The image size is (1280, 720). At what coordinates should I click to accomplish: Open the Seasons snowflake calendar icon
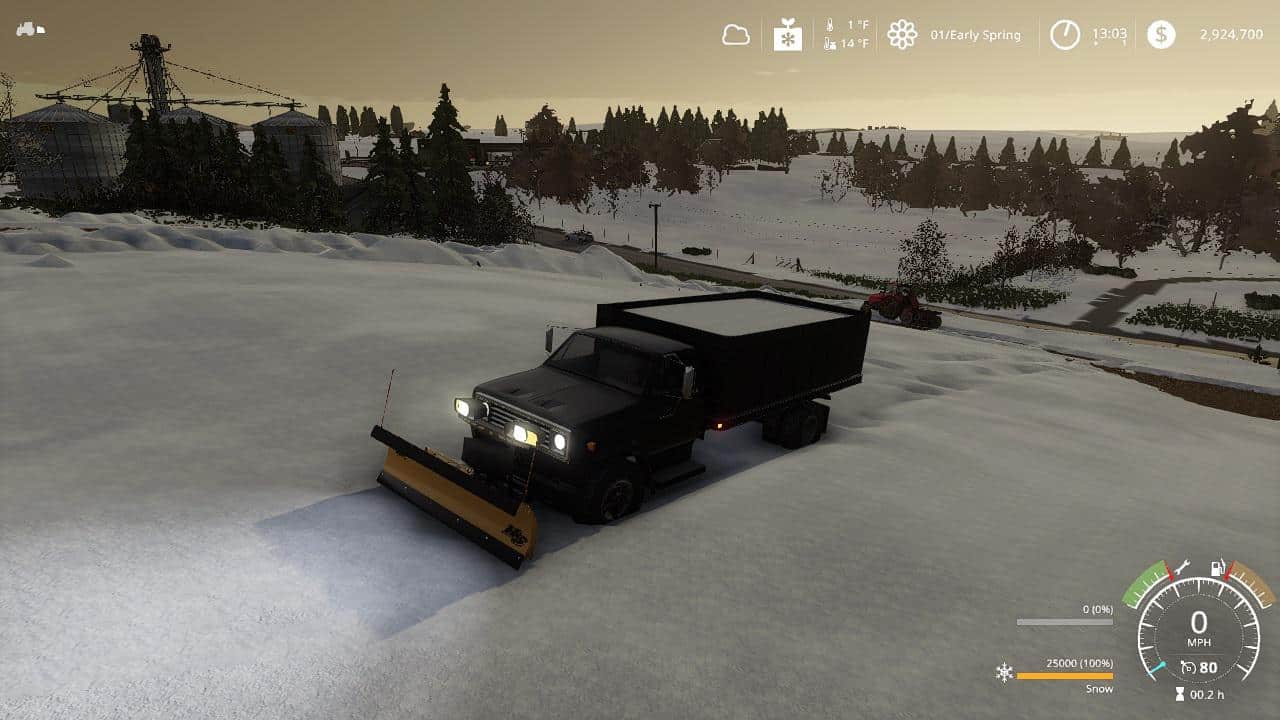788,35
